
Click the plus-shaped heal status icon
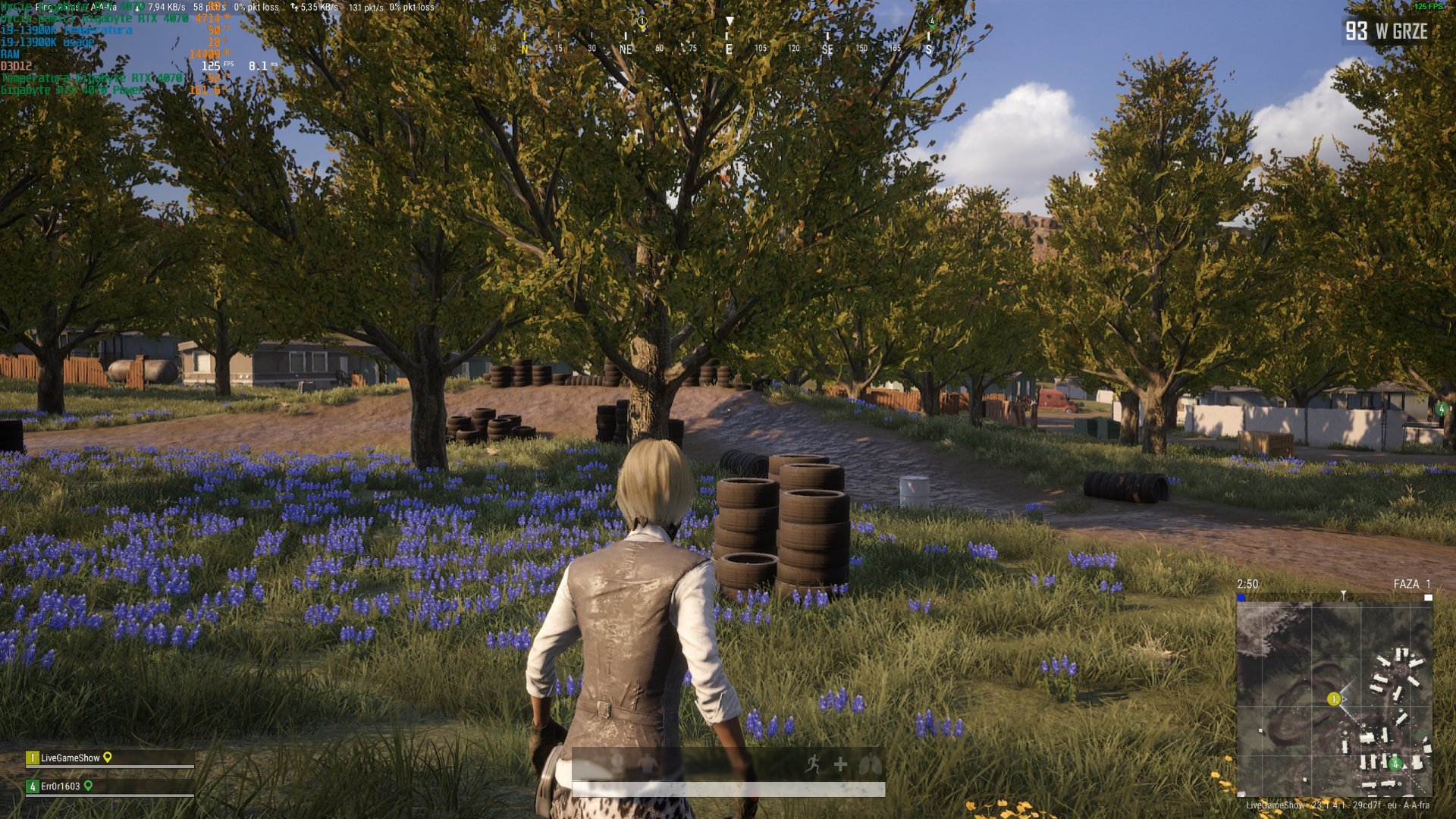[840, 764]
